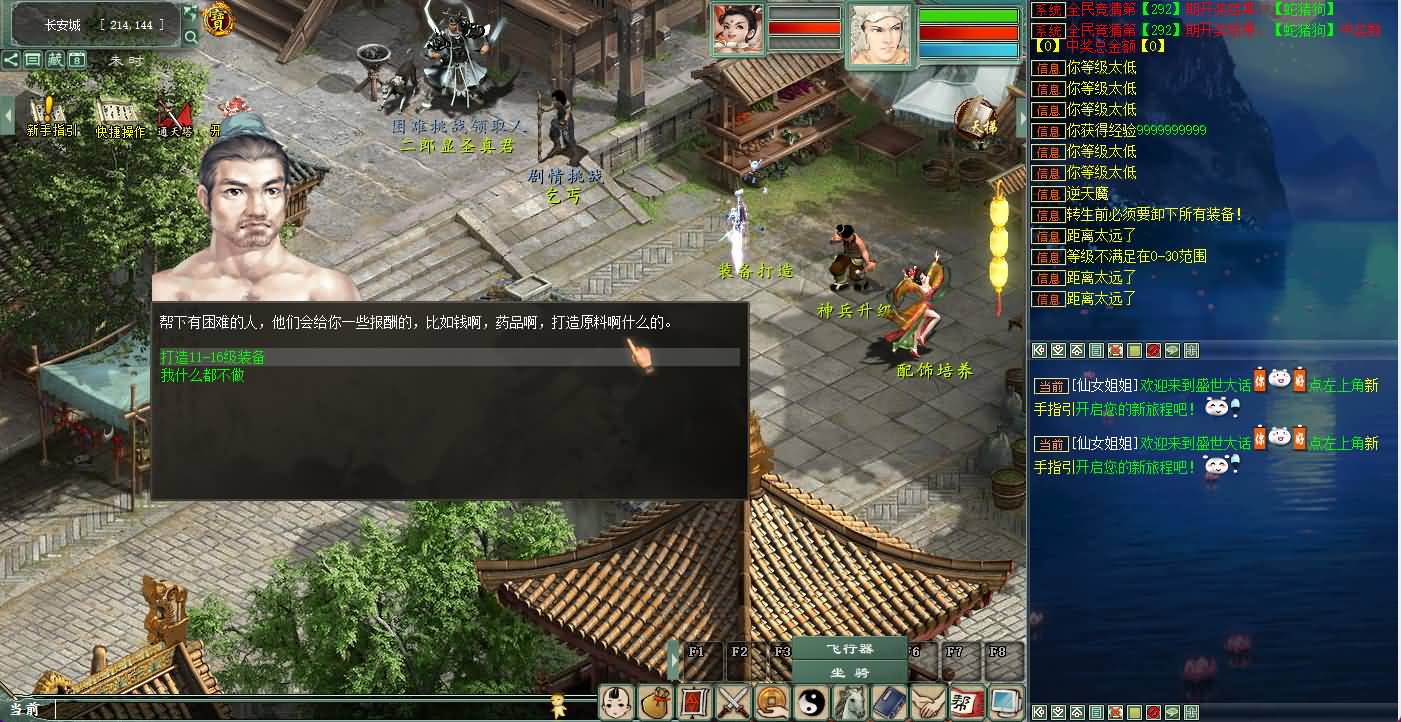Click the horse mount icon

click(x=849, y=703)
